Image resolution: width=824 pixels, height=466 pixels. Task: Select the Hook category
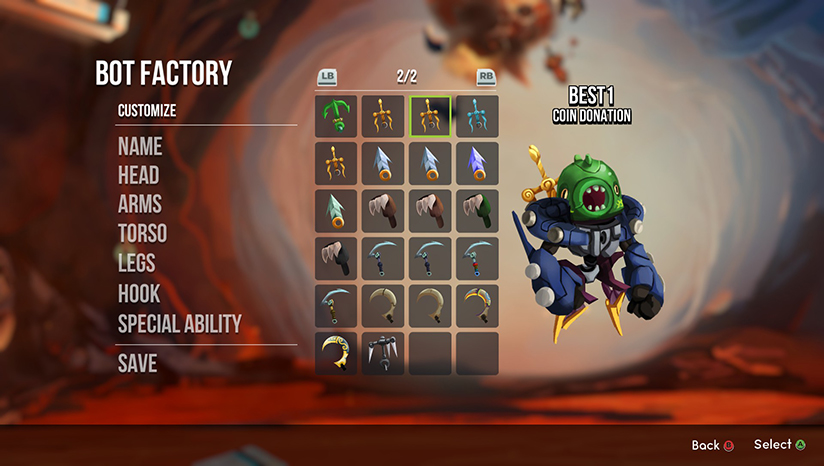tap(139, 294)
